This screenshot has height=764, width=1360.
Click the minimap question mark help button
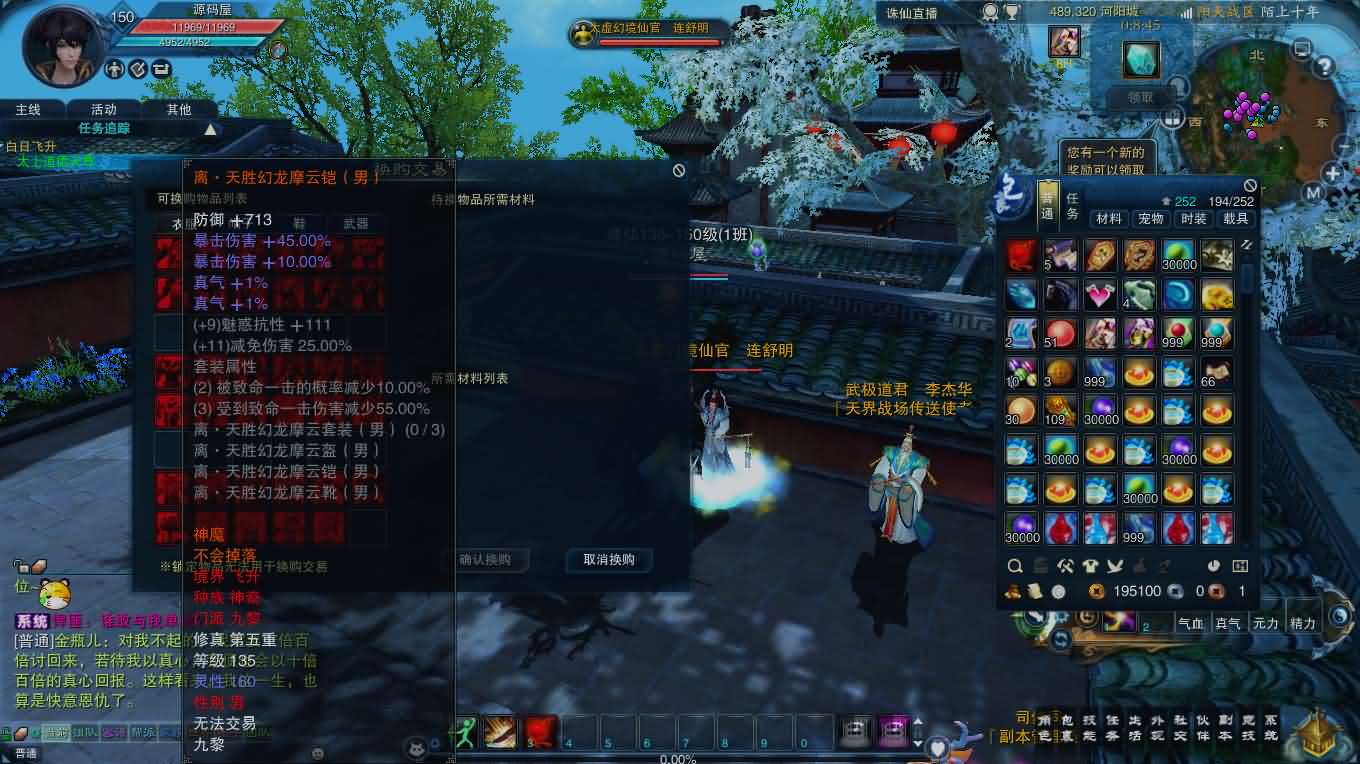[x=1324, y=68]
